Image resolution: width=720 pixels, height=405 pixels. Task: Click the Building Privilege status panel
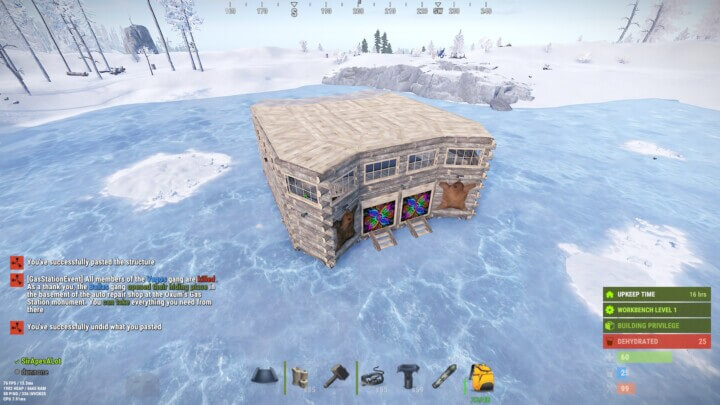pyautogui.click(x=655, y=325)
